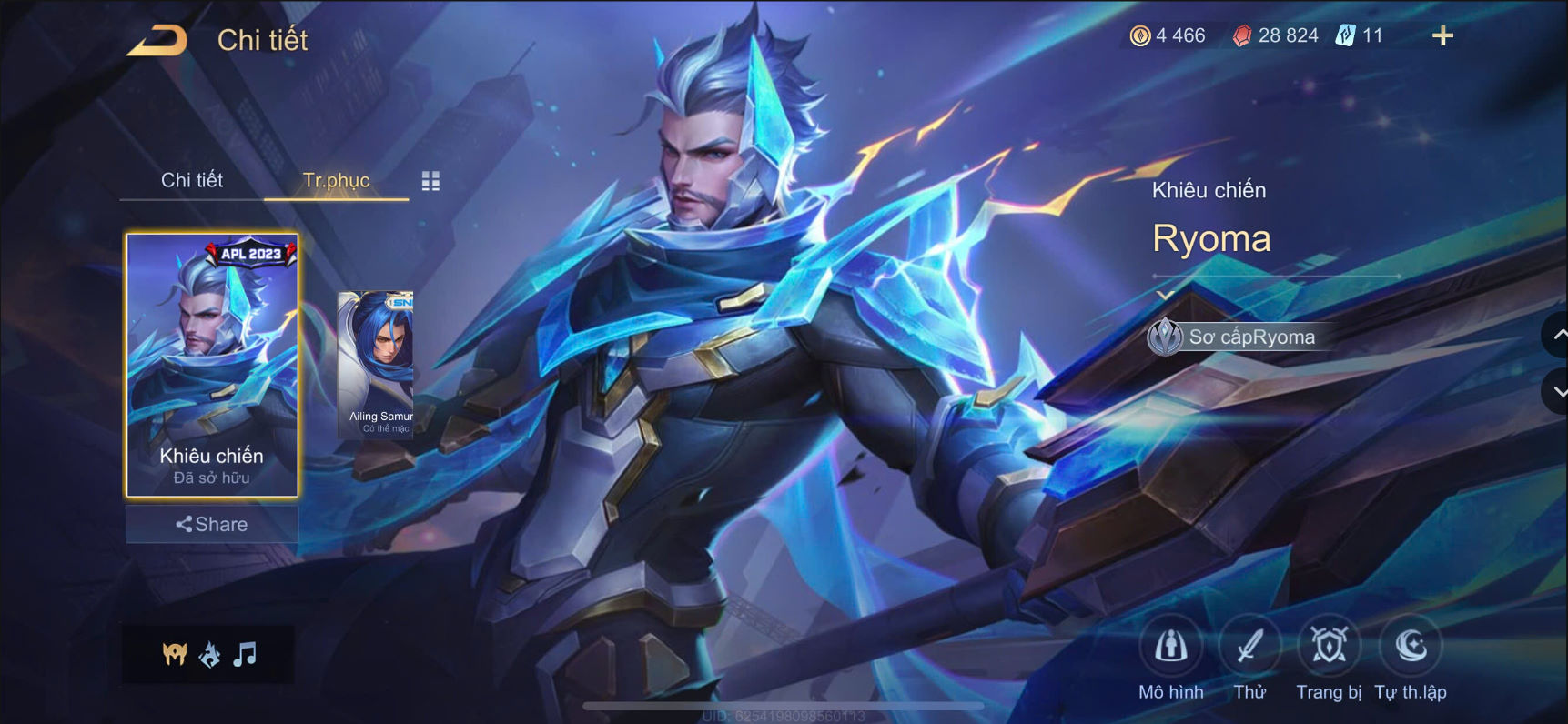This screenshot has width=1568, height=724.
Task: Switch to the Chi tiết tab
Action: click(x=191, y=179)
